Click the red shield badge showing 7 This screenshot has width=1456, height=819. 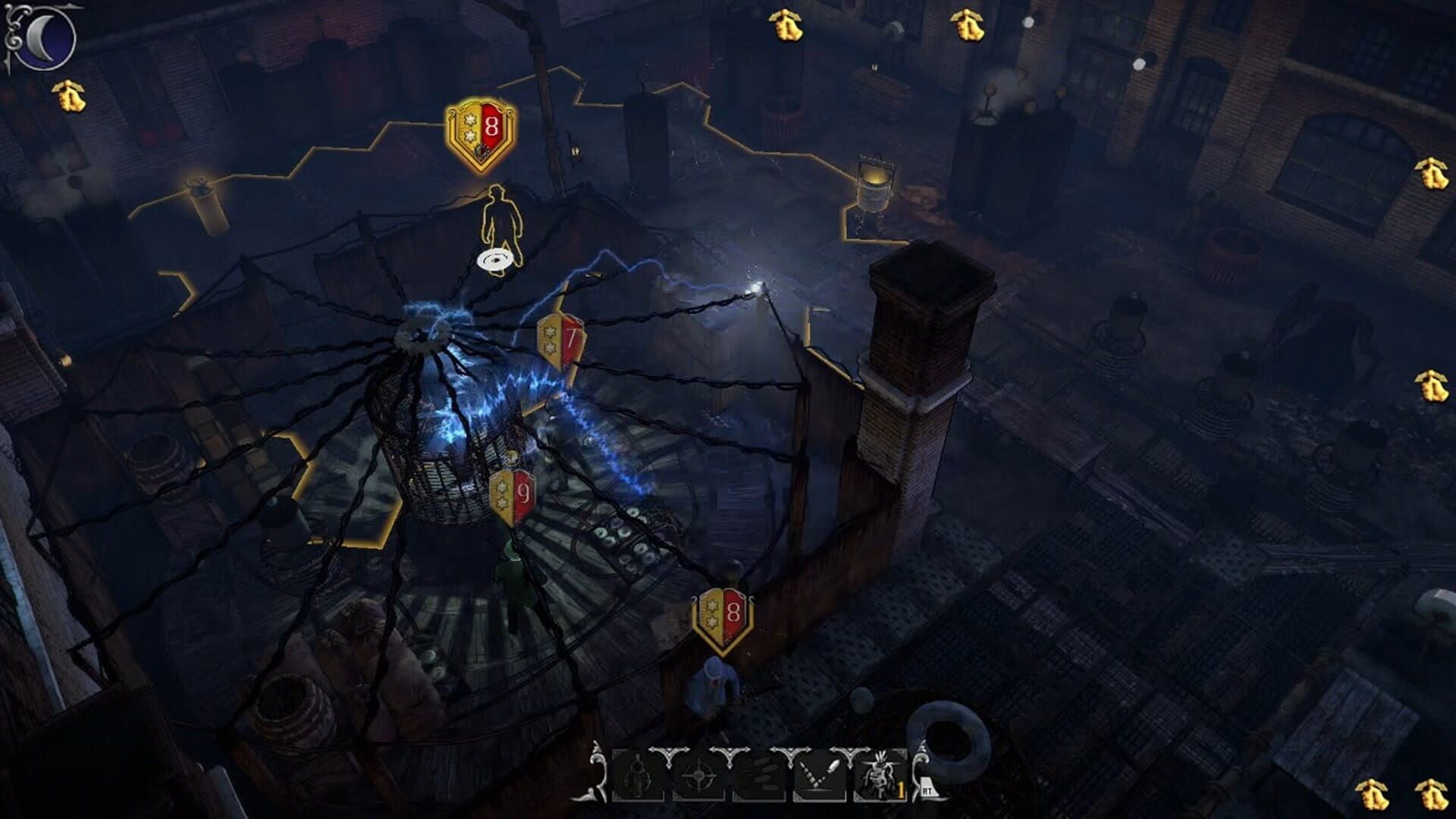(561, 339)
